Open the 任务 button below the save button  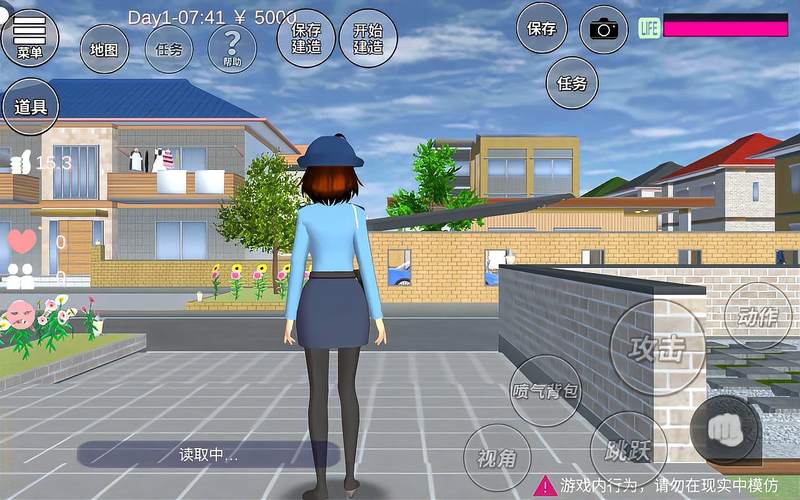coord(572,82)
